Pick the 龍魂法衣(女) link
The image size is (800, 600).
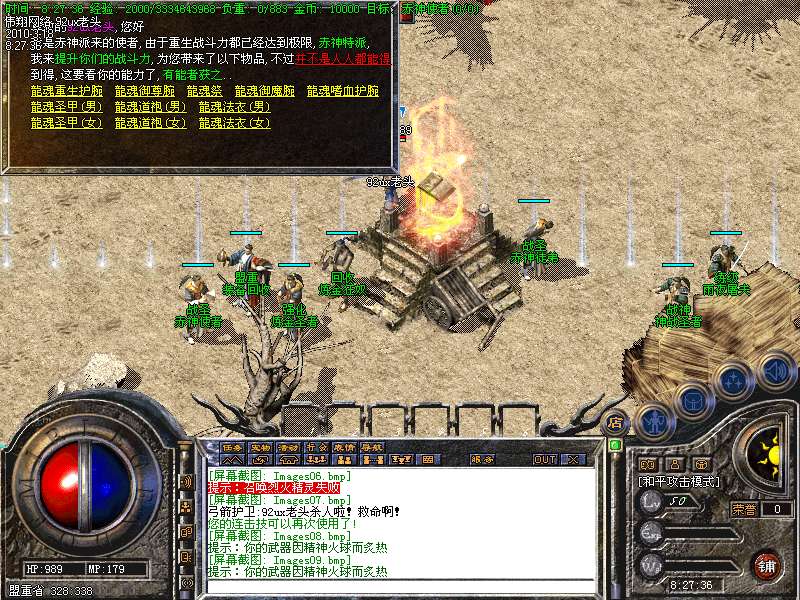[x=234, y=123]
